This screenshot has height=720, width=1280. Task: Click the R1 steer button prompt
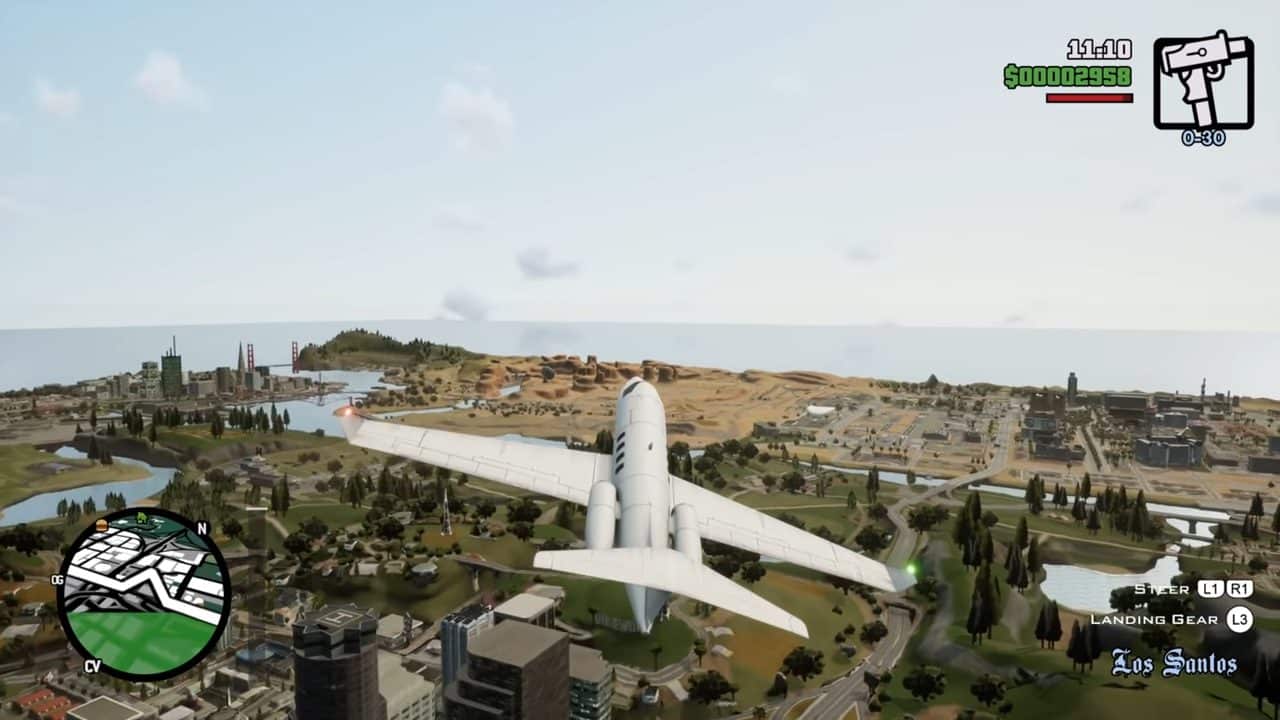point(1240,590)
